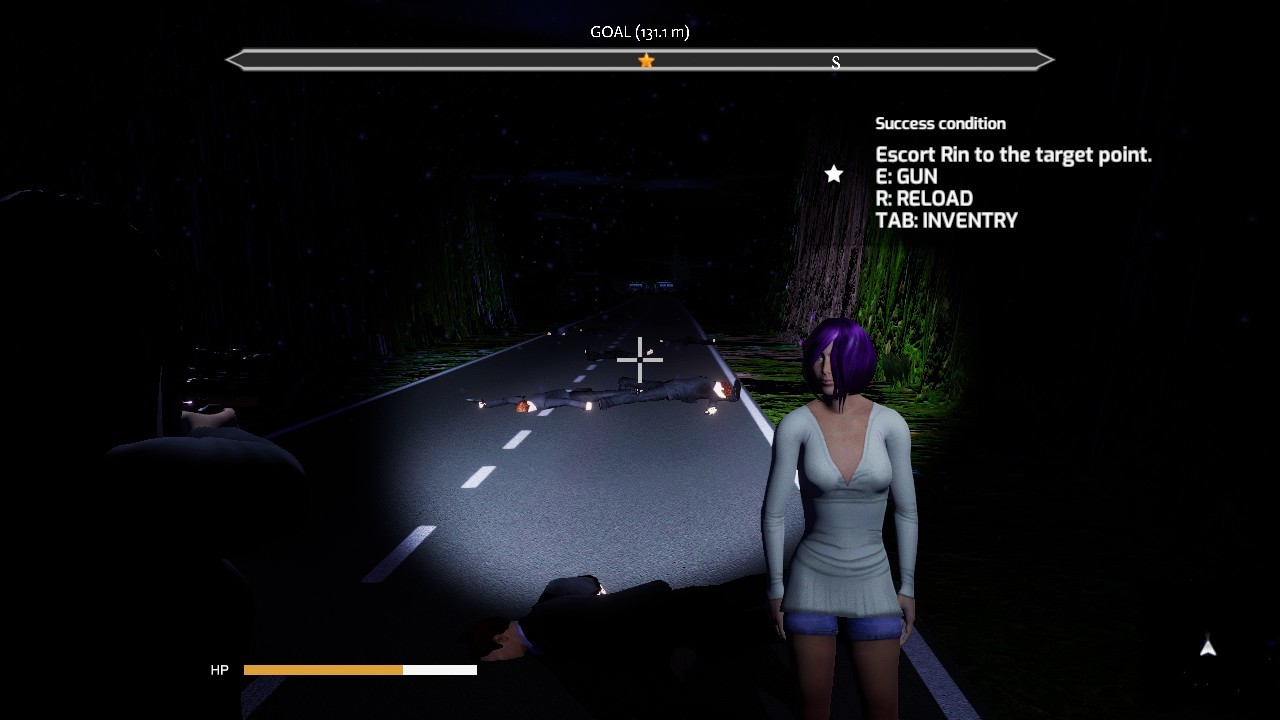1280x720 pixels.
Task: Click the HP label
Action: pyautogui.click(x=219, y=670)
